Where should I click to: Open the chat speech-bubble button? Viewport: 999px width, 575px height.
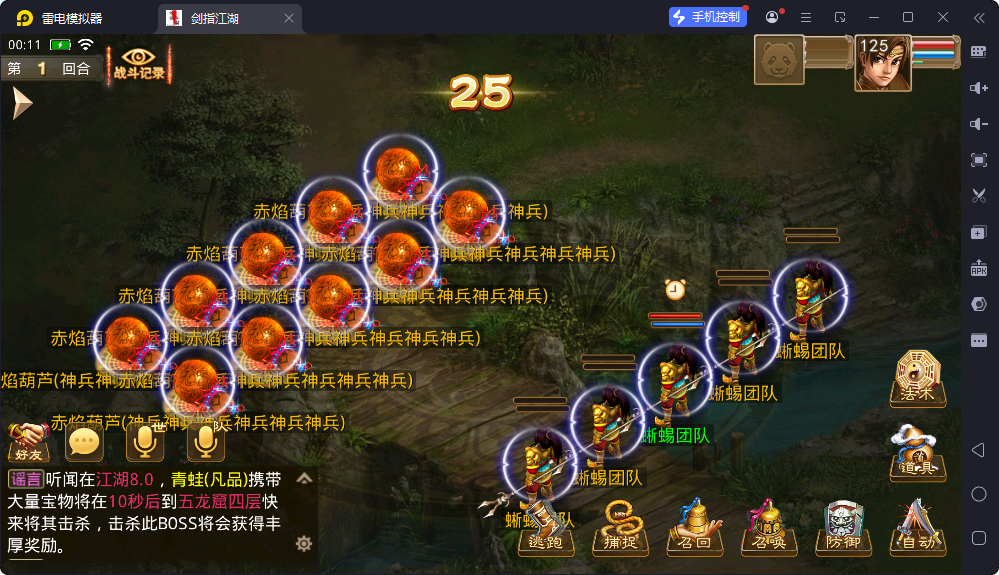84,440
